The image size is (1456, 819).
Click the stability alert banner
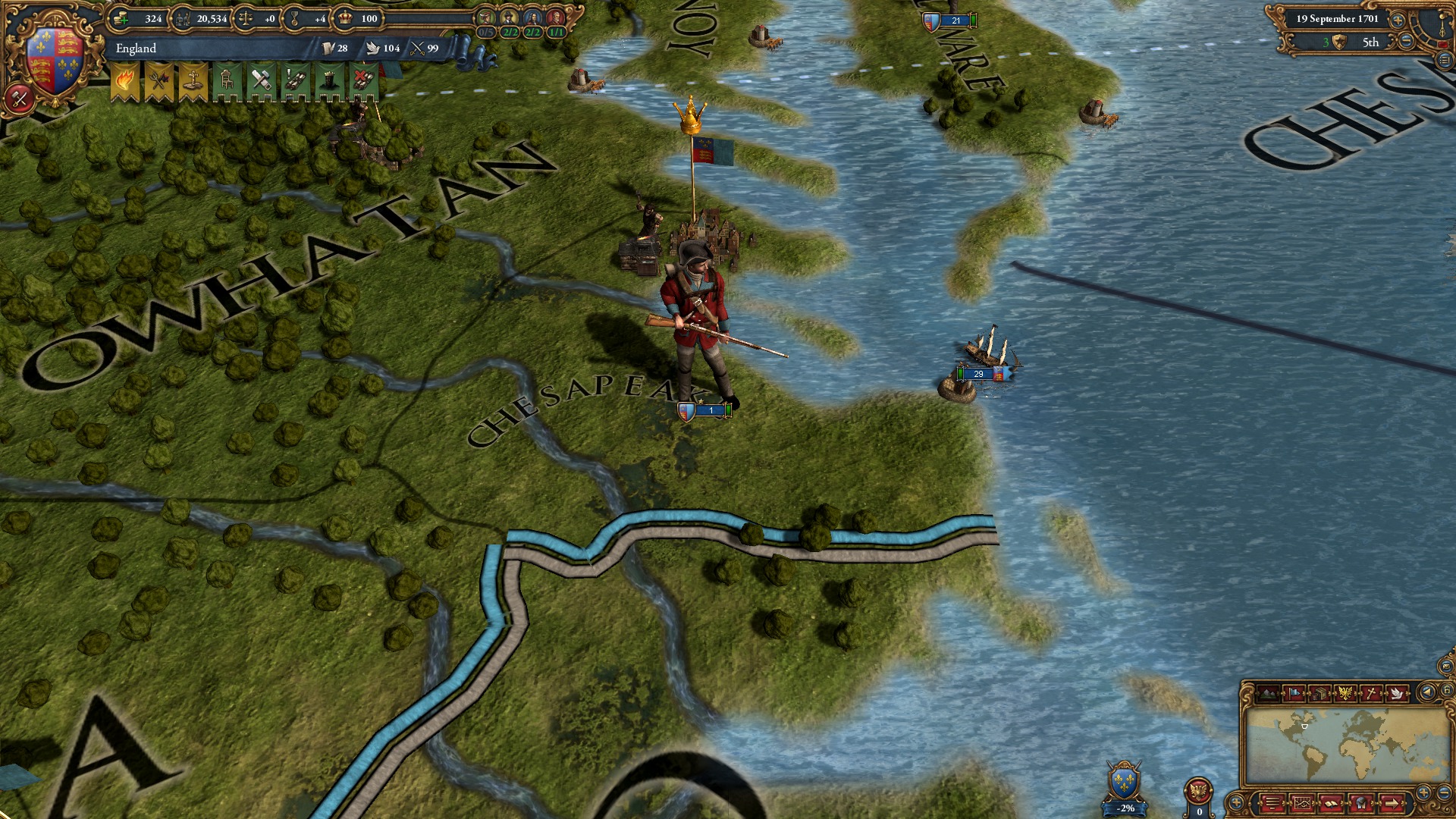click(124, 80)
